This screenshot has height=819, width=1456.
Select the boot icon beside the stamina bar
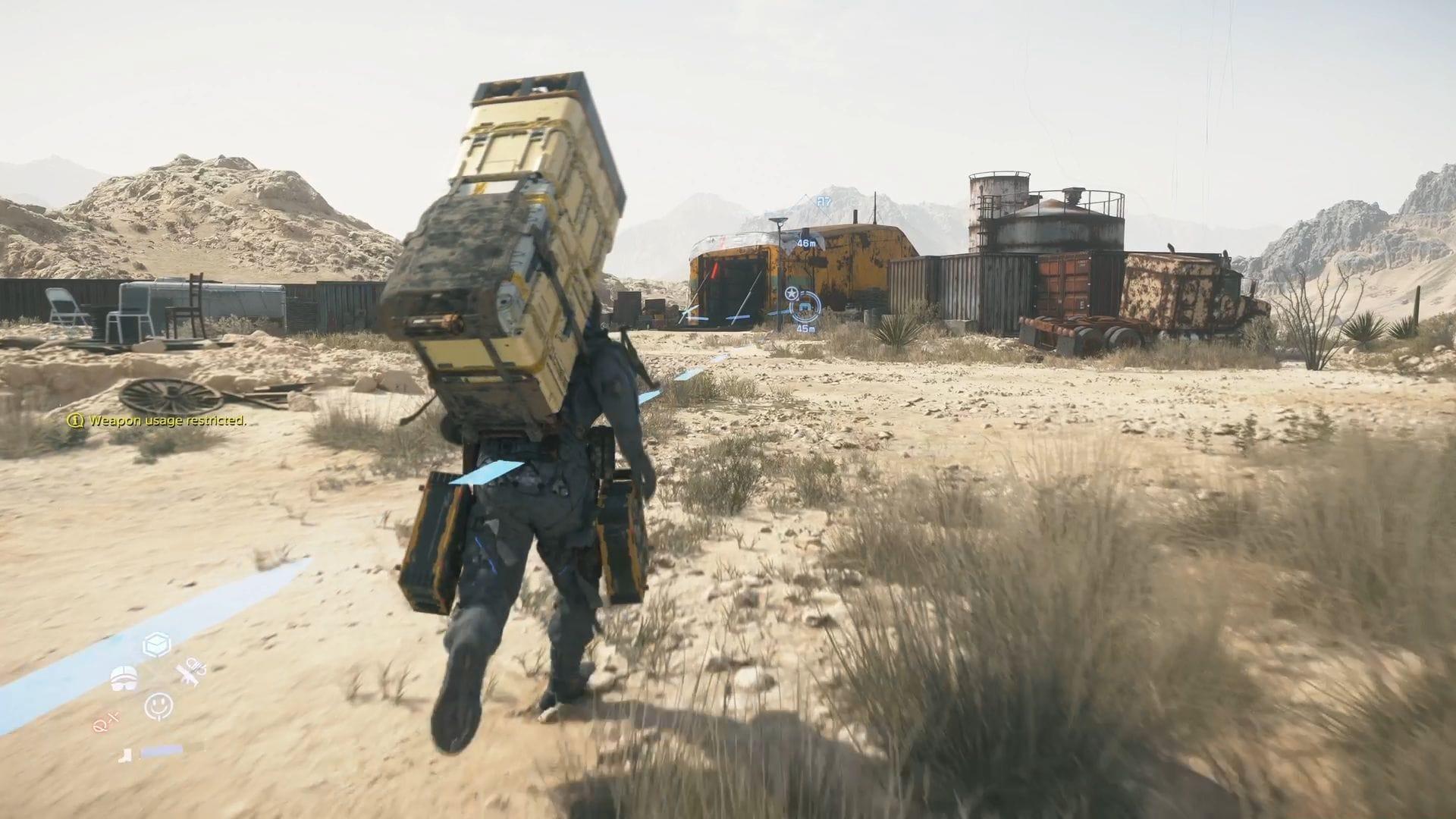coord(125,755)
